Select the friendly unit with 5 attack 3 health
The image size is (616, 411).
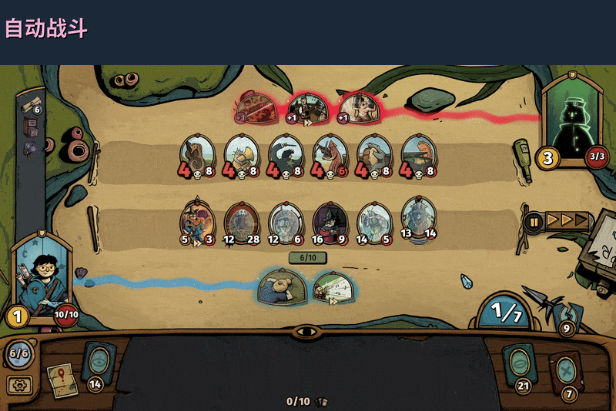click(x=196, y=222)
